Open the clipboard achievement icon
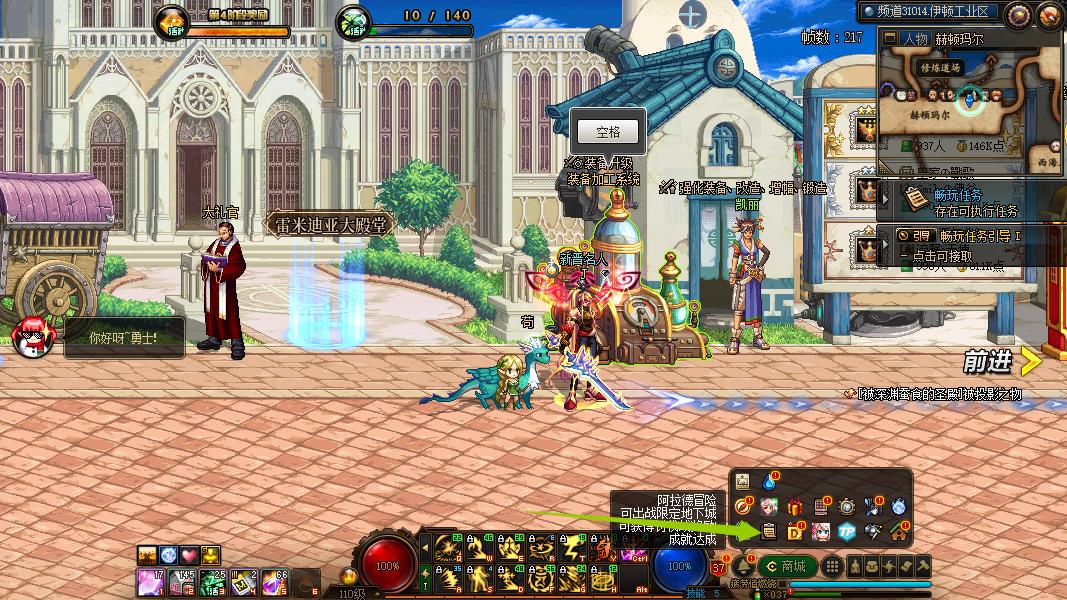 click(769, 531)
